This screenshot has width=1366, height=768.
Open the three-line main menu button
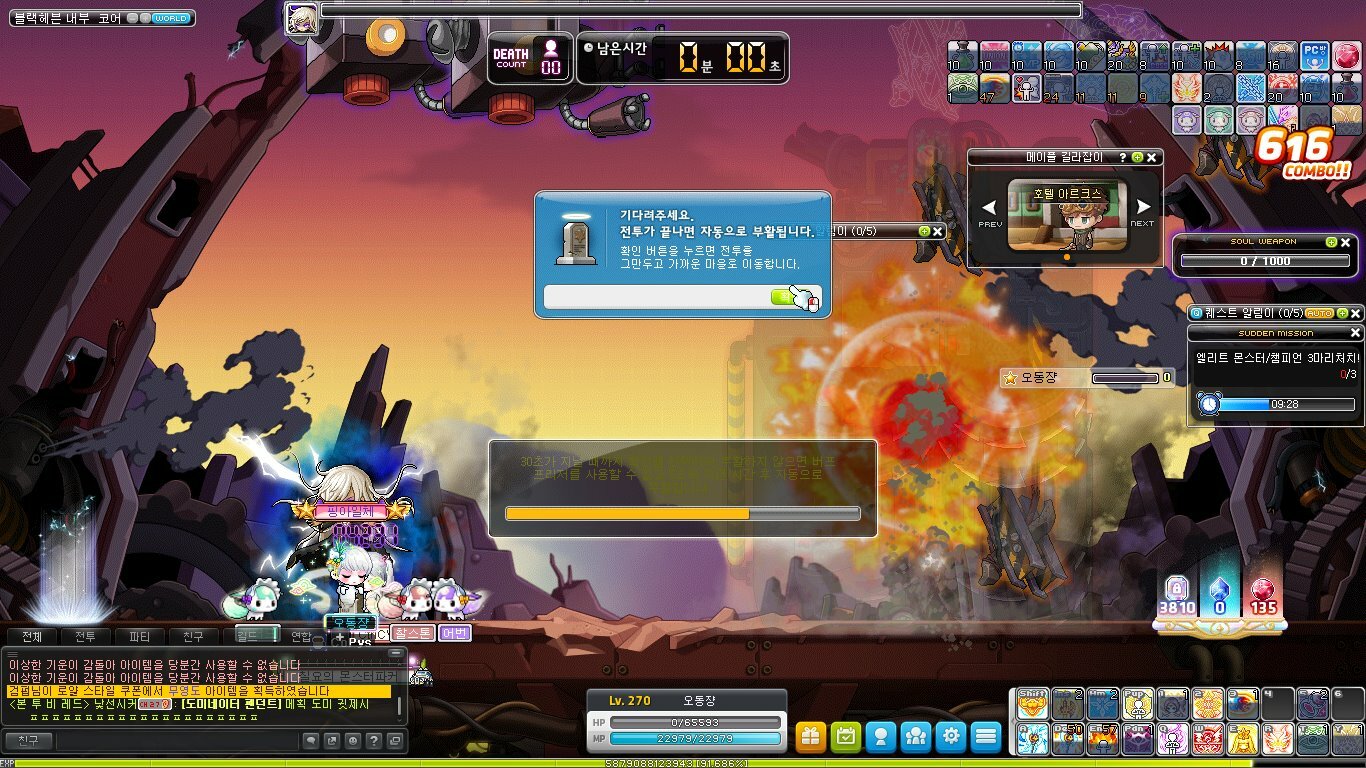986,737
